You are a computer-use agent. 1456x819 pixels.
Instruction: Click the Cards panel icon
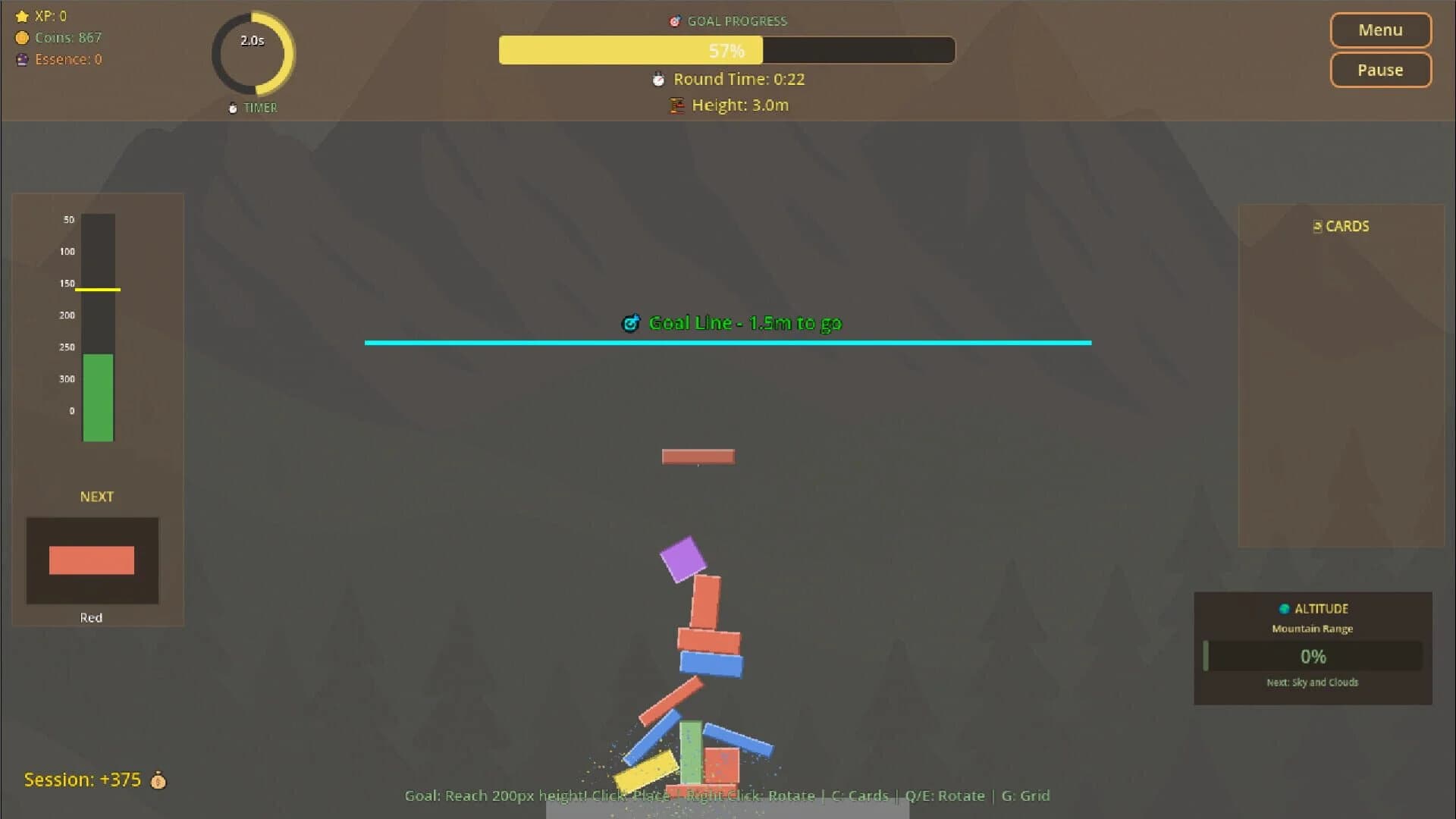tap(1318, 226)
